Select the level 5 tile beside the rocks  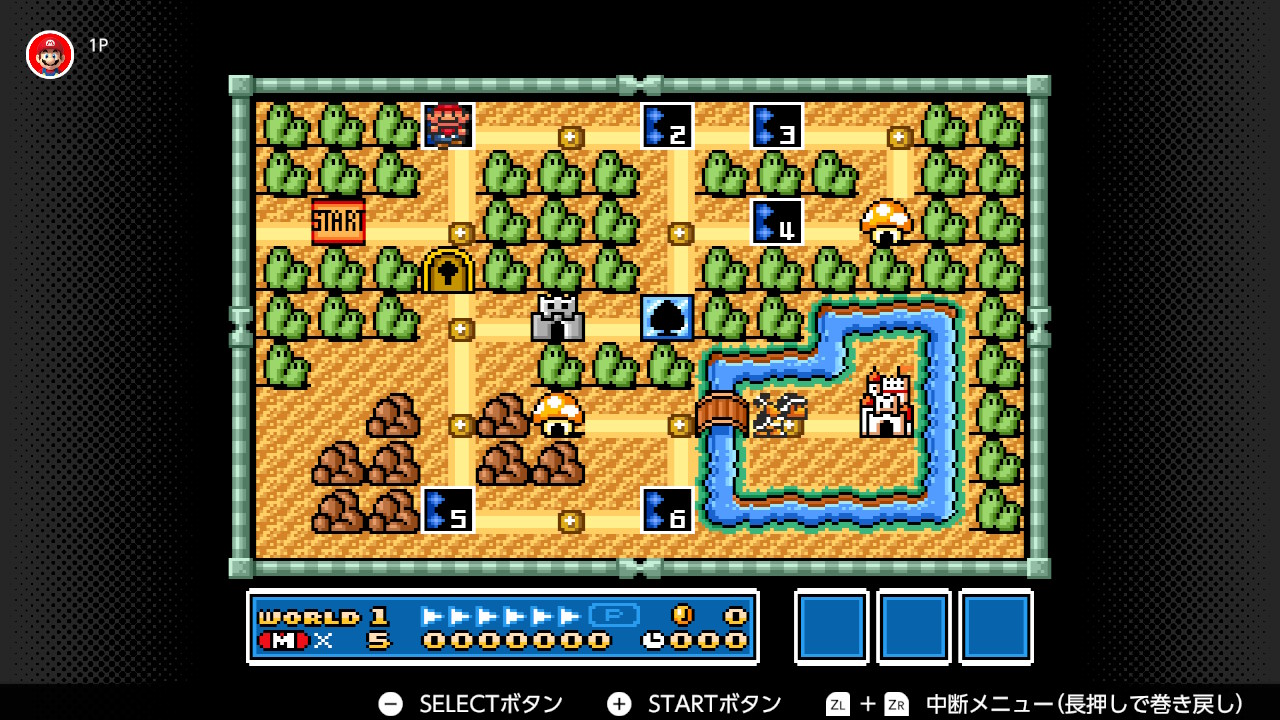pyautogui.click(x=449, y=512)
